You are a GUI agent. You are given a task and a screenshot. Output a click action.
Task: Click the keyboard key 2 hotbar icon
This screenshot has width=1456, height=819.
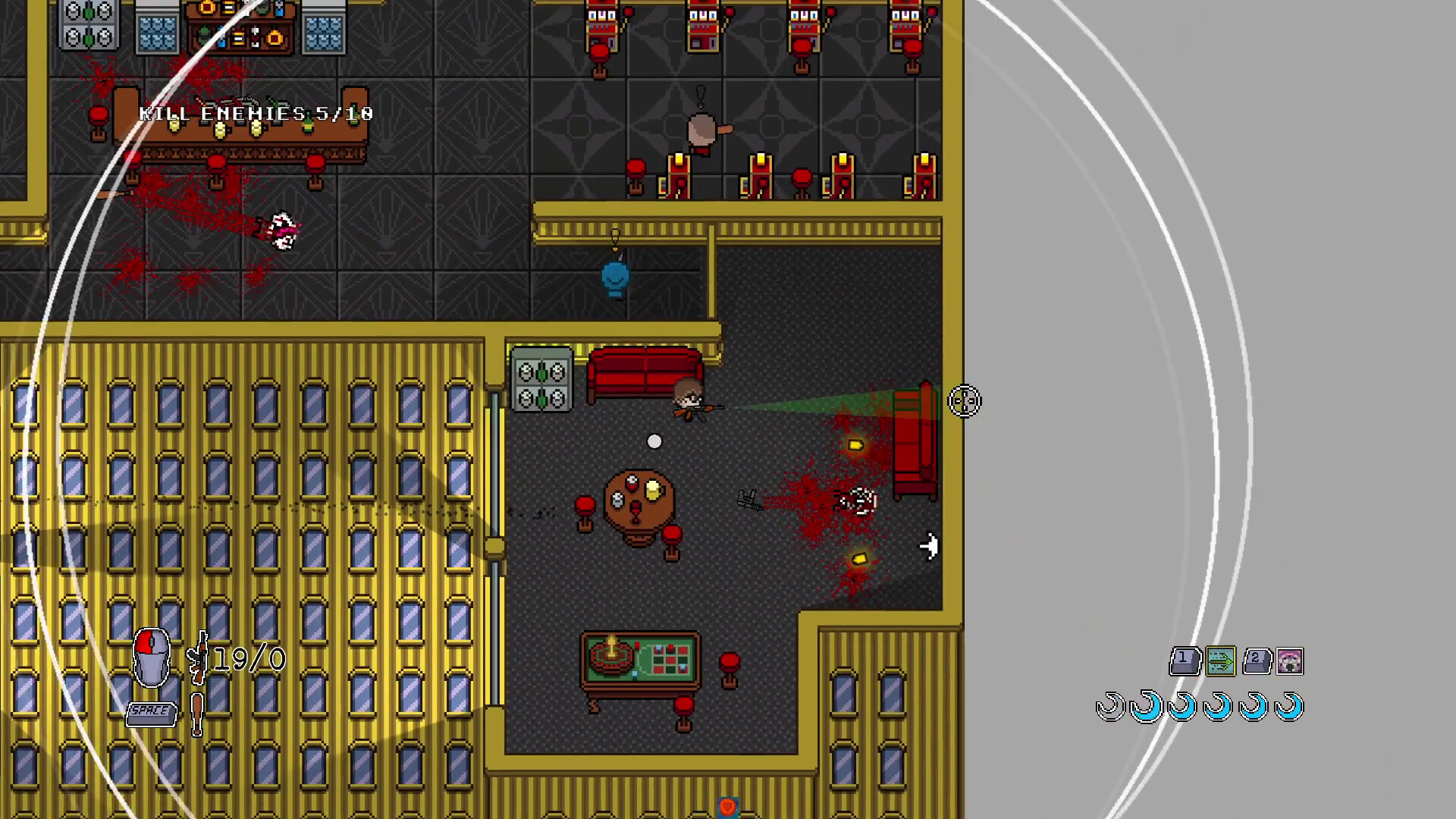[1257, 661]
